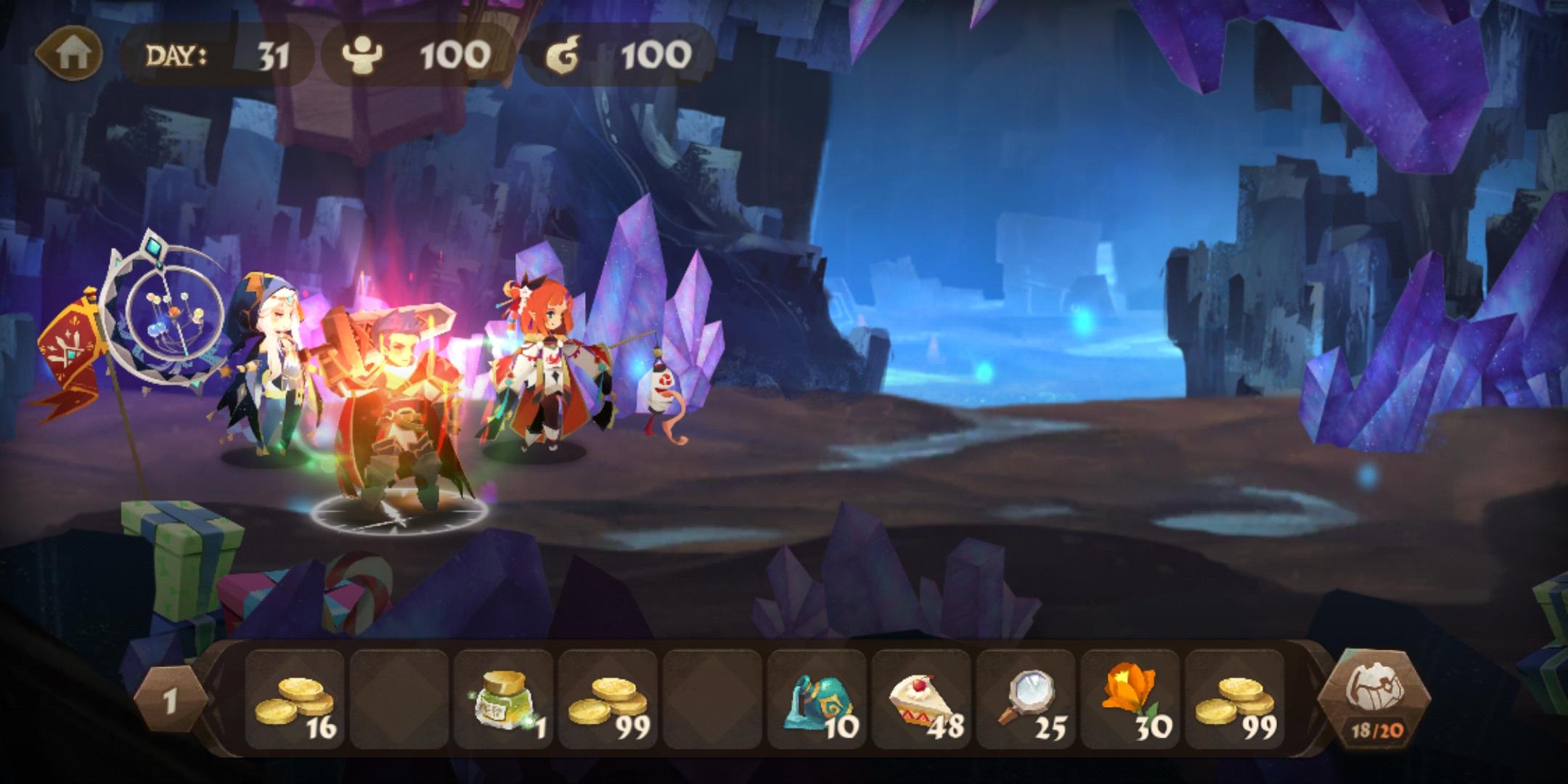The image size is (1568, 784).
Task: Click the house icon to return home
Action: [x=73, y=52]
